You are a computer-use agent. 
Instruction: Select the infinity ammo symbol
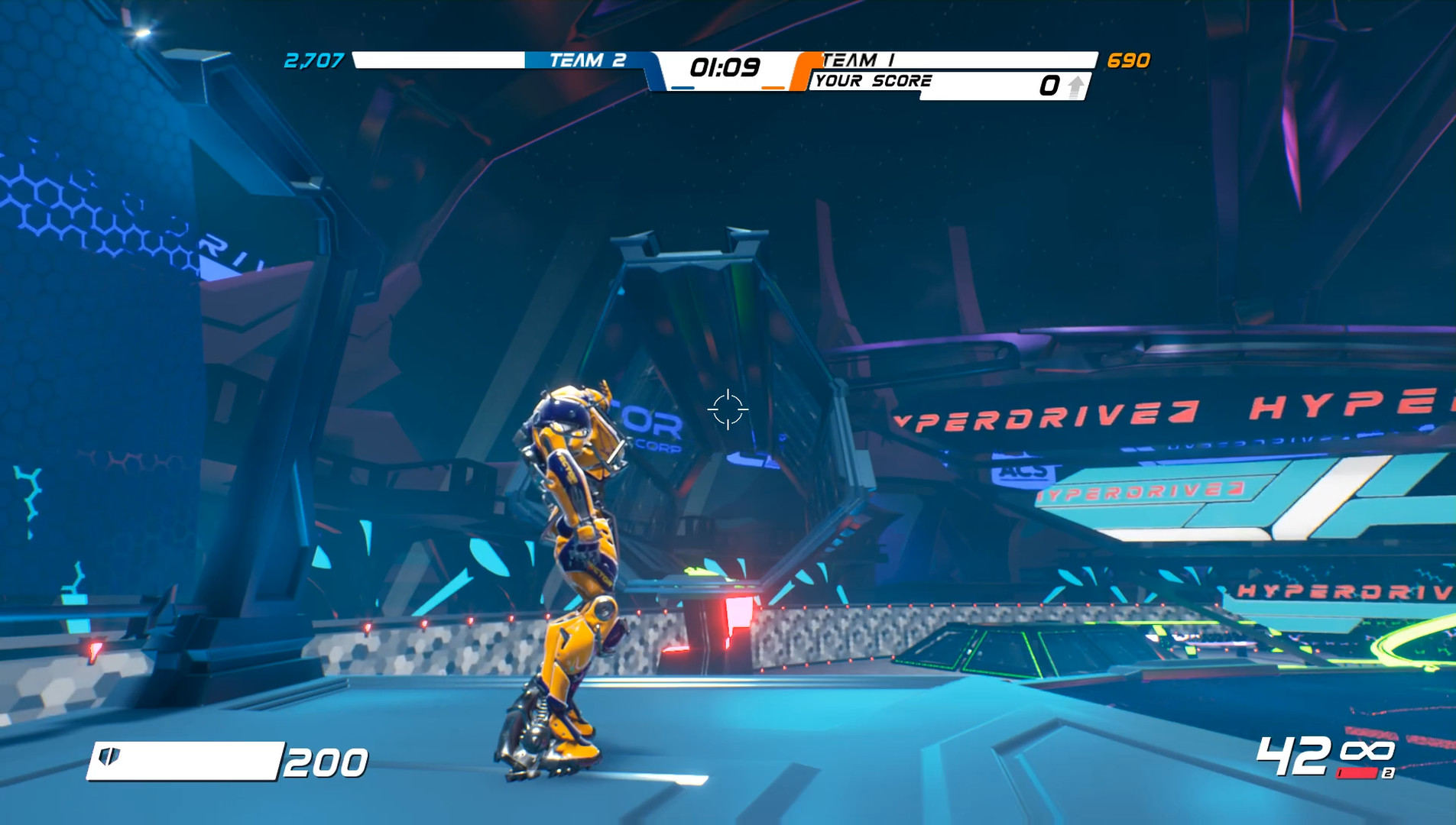1368,750
